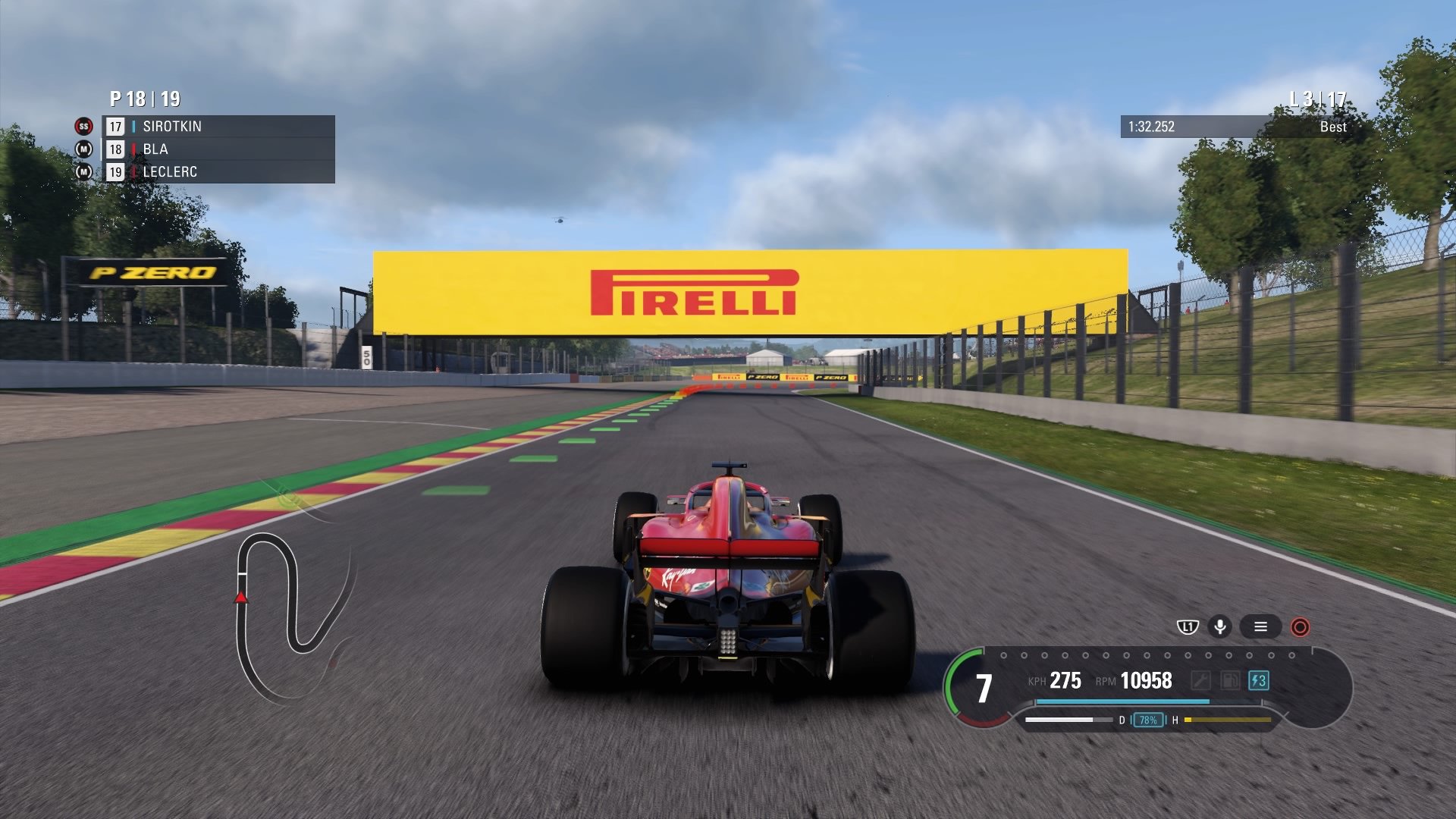Select the red player arrow on the minimap
The image size is (1456, 819).
point(241,598)
